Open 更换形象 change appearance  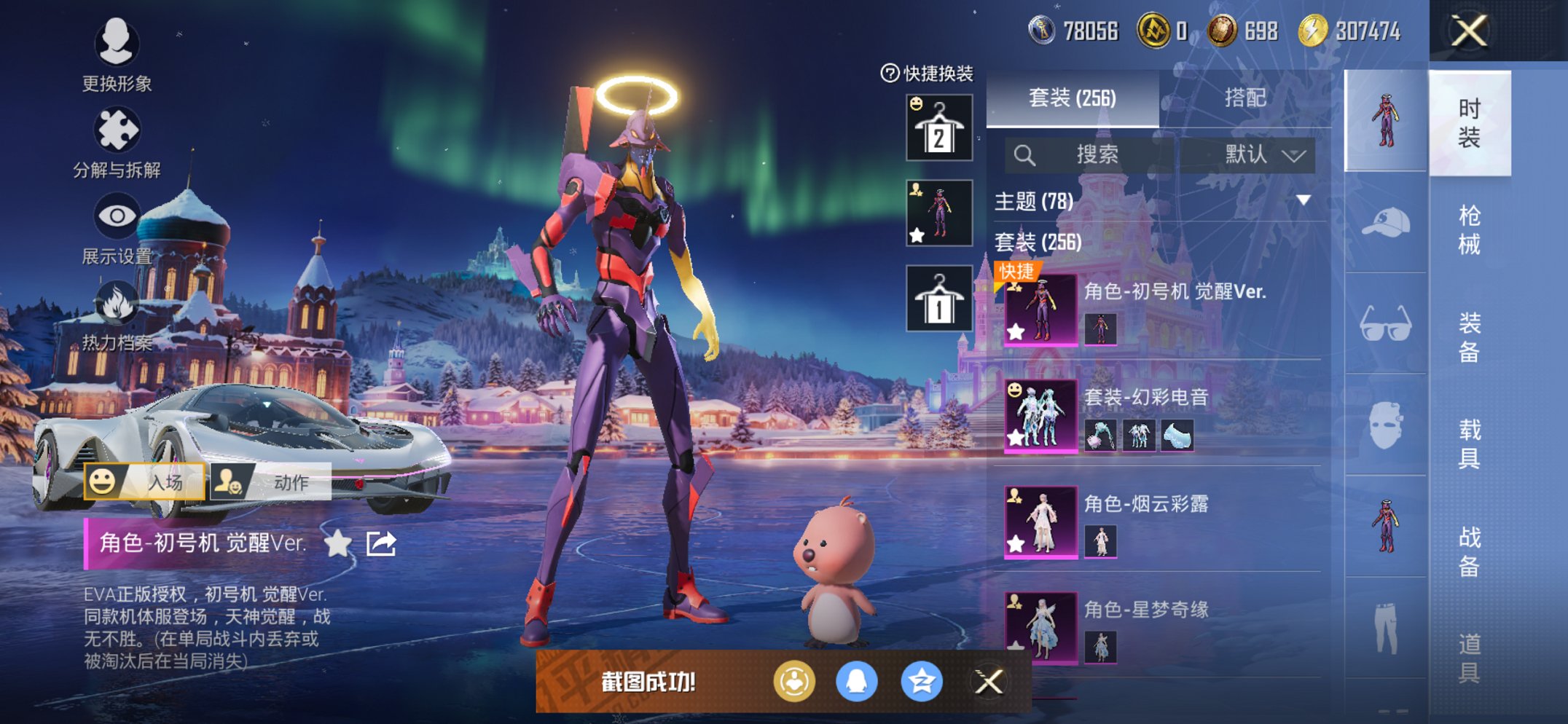[117, 55]
